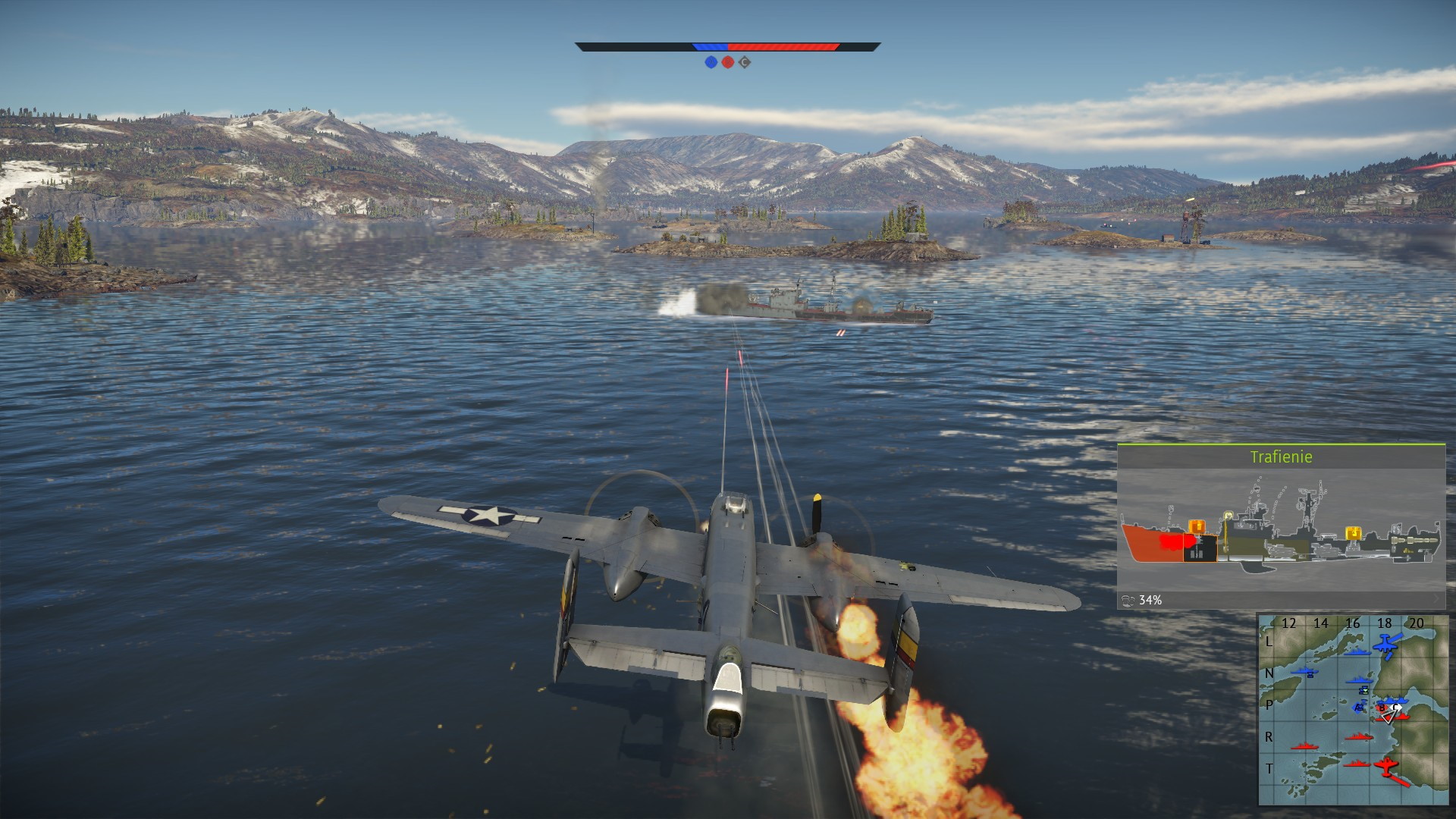The image size is (1456, 819).
Task: Select red capture point B indicator
Action: (727, 62)
